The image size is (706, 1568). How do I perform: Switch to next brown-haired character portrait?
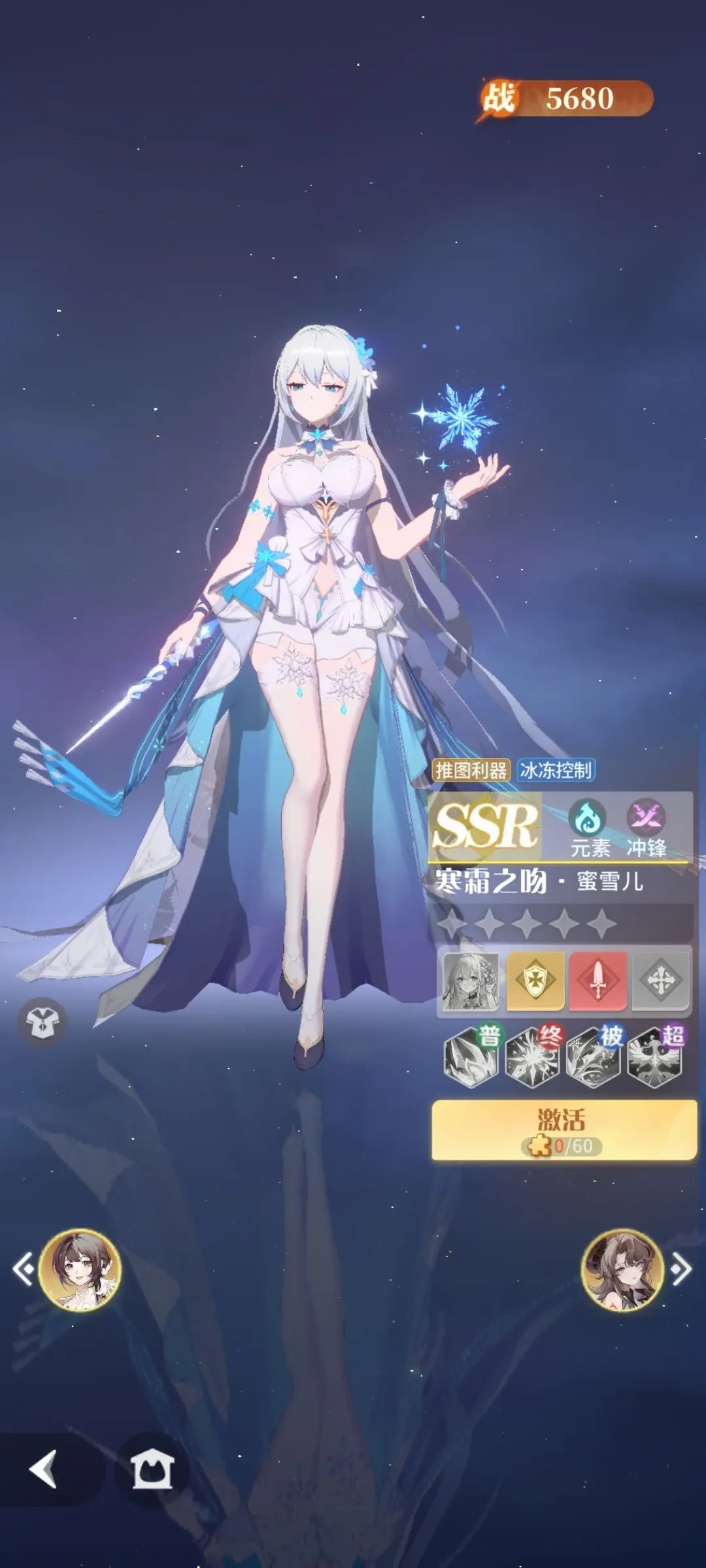coord(622,1269)
